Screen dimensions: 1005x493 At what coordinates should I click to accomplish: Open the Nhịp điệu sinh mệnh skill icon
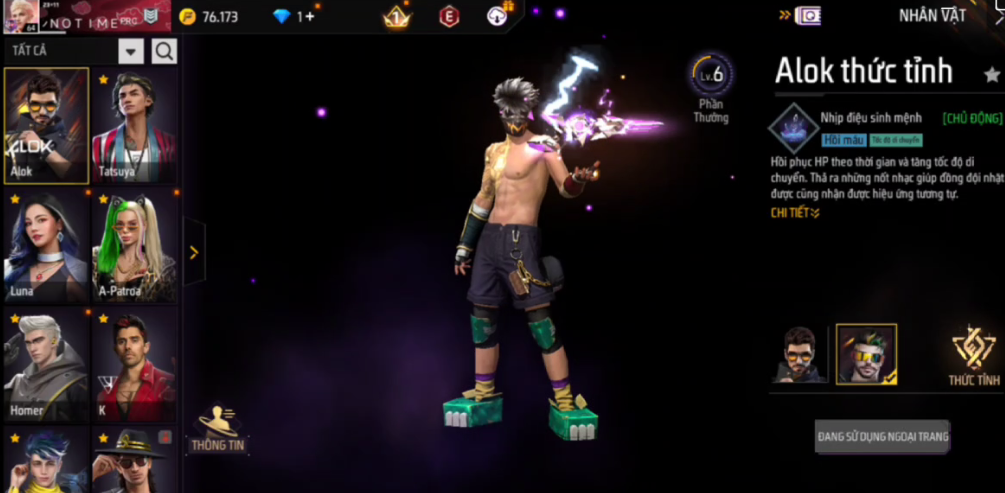(793, 128)
